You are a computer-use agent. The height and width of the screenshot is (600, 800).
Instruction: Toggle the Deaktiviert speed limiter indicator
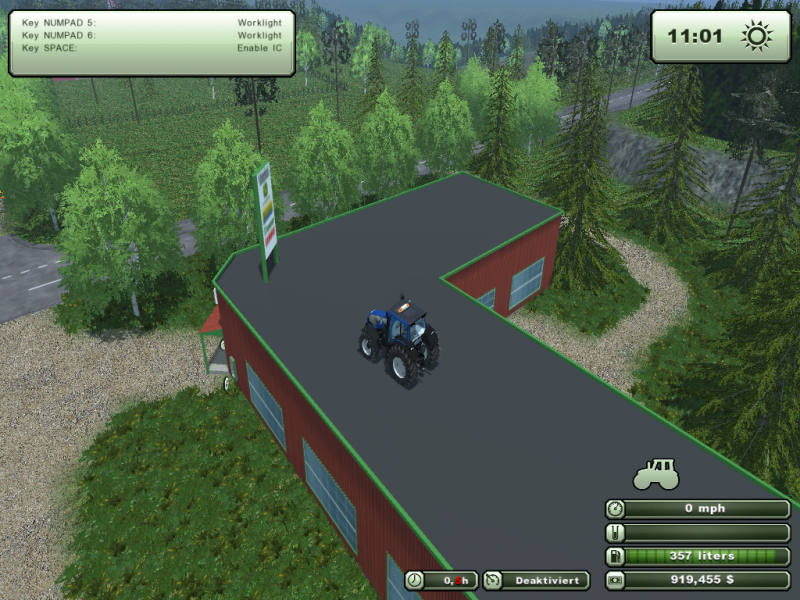pyautogui.click(x=536, y=580)
